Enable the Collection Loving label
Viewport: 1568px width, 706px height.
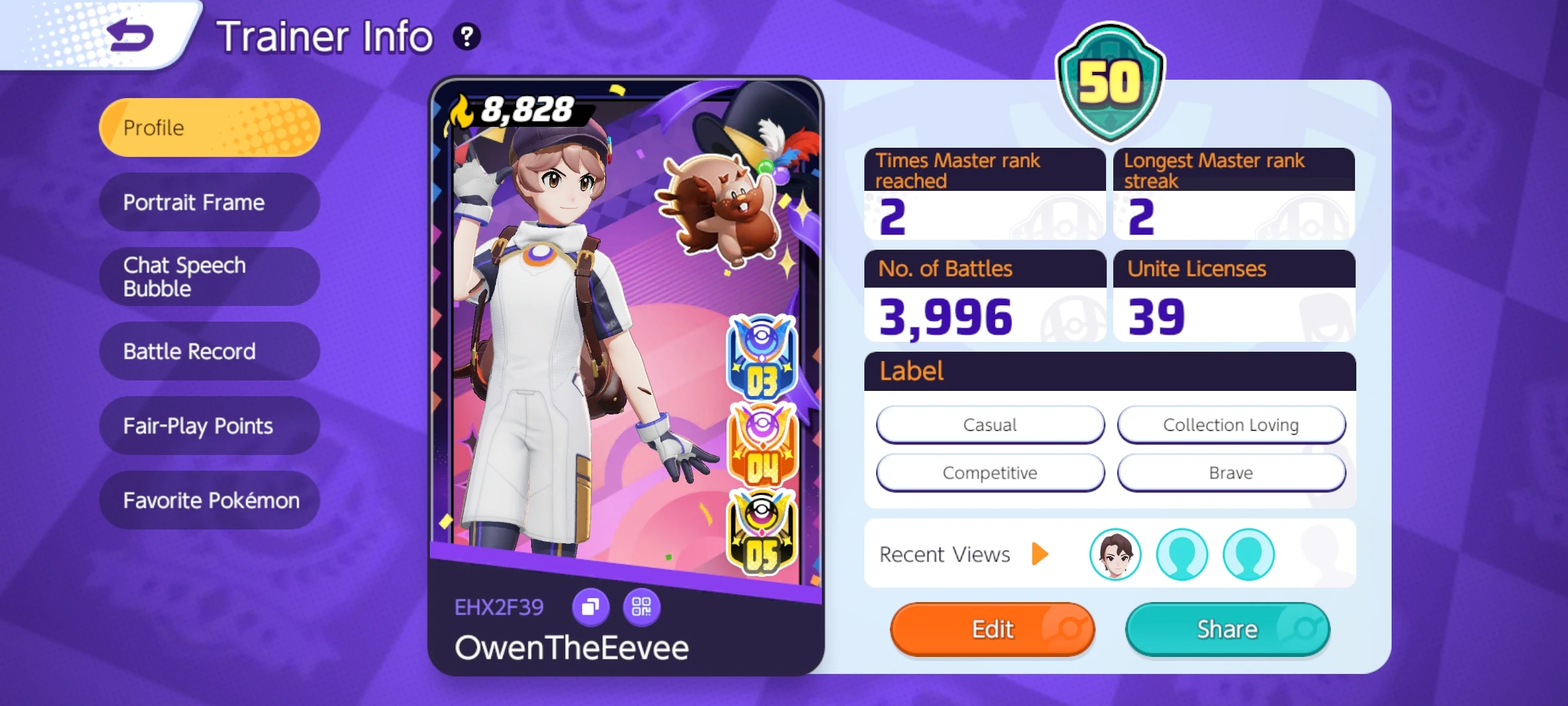coord(1231,424)
